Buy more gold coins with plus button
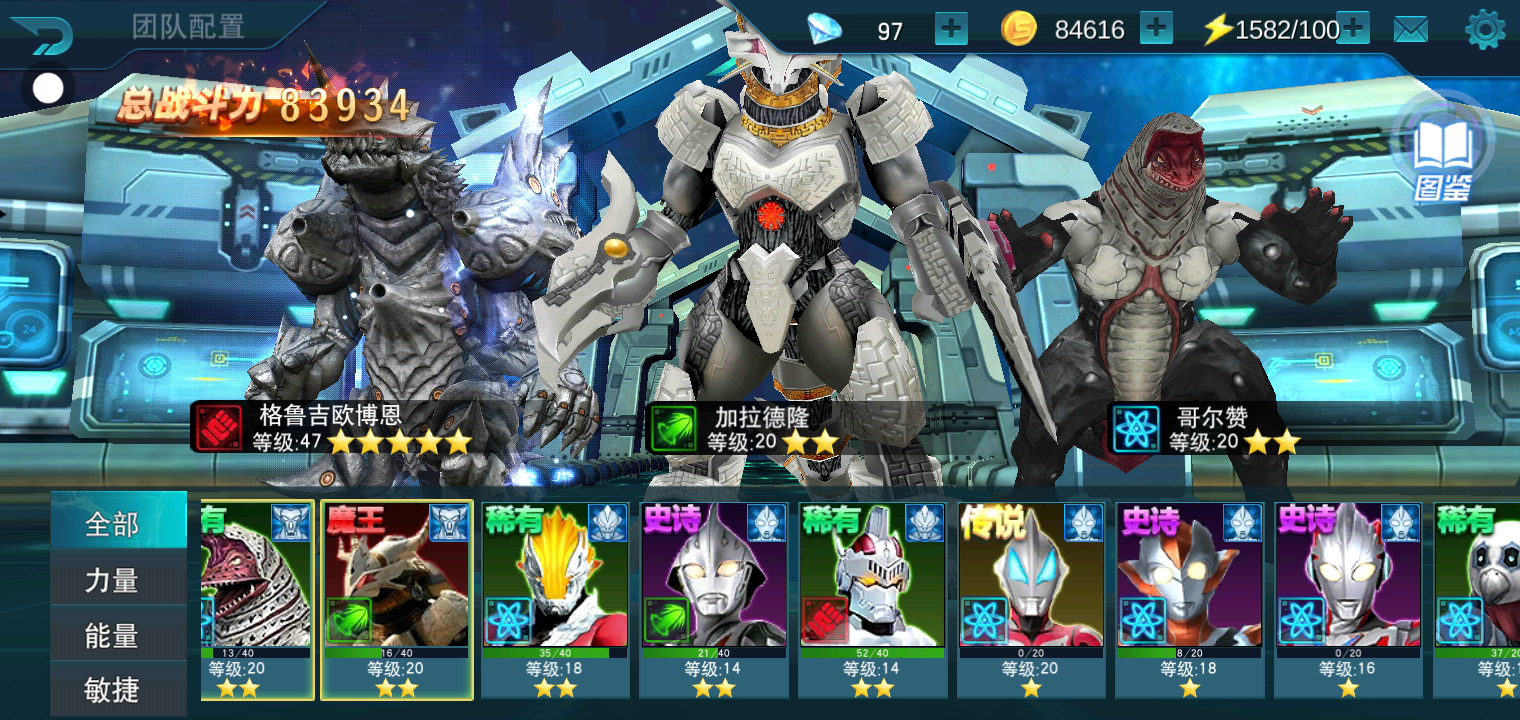 (x=1156, y=29)
